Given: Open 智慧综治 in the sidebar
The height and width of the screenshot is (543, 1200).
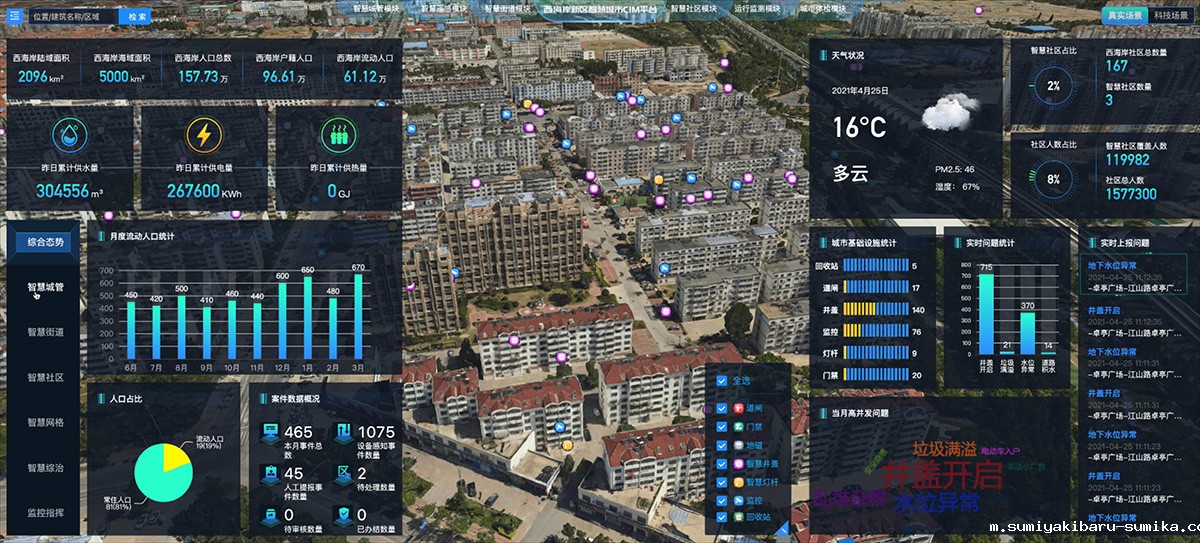Looking at the screenshot, I should coord(45,467).
